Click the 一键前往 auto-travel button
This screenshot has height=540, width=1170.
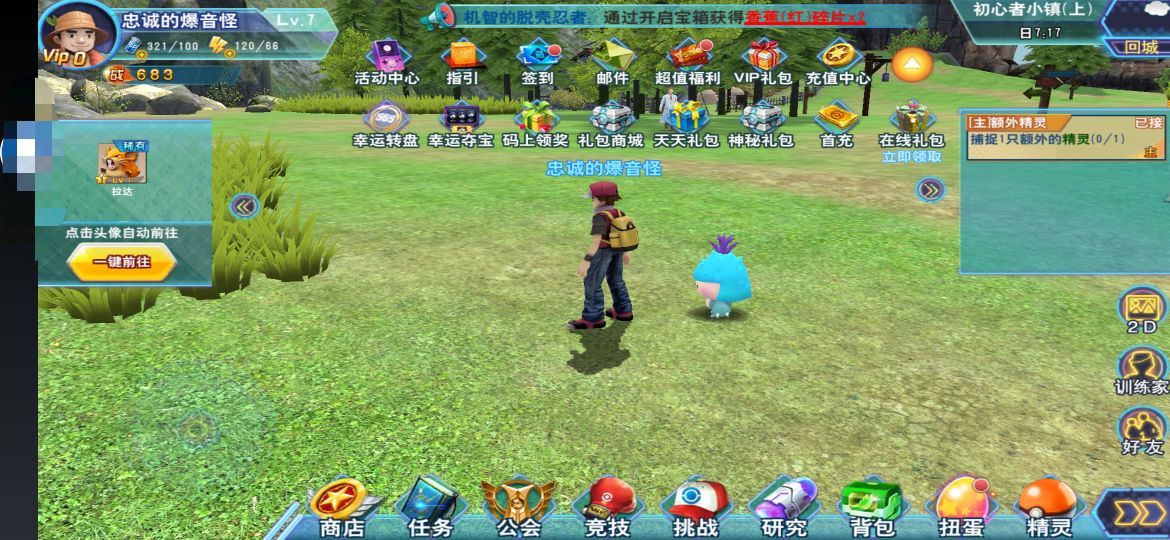point(122,261)
